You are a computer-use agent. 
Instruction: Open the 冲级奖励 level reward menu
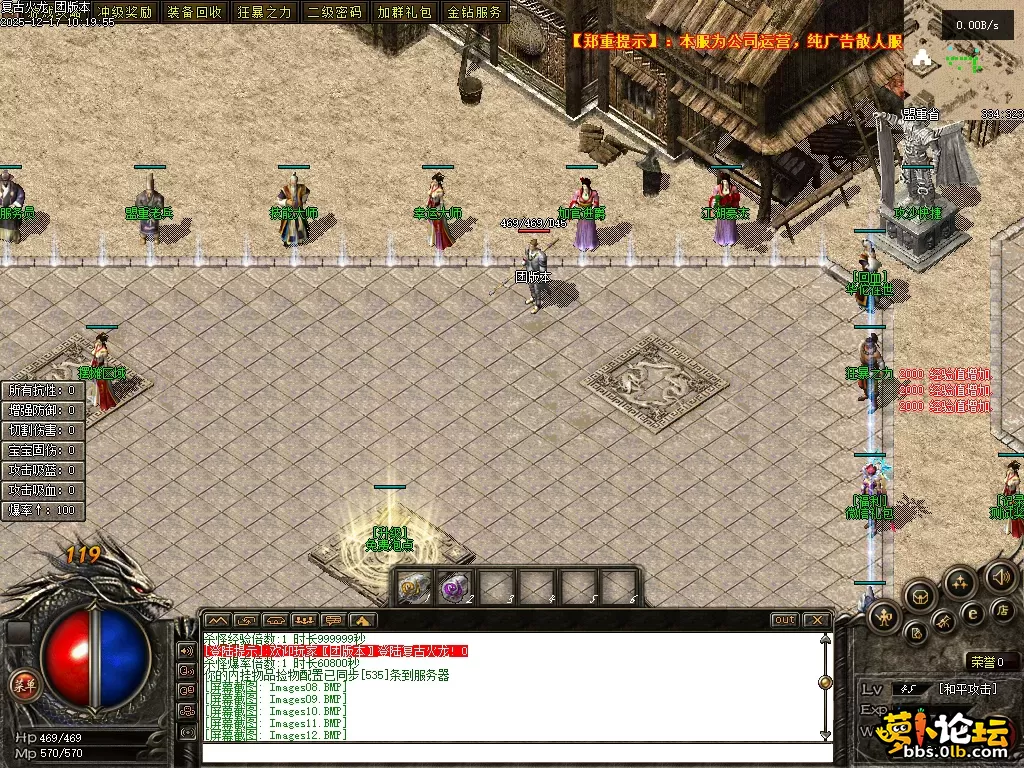coord(125,13)
